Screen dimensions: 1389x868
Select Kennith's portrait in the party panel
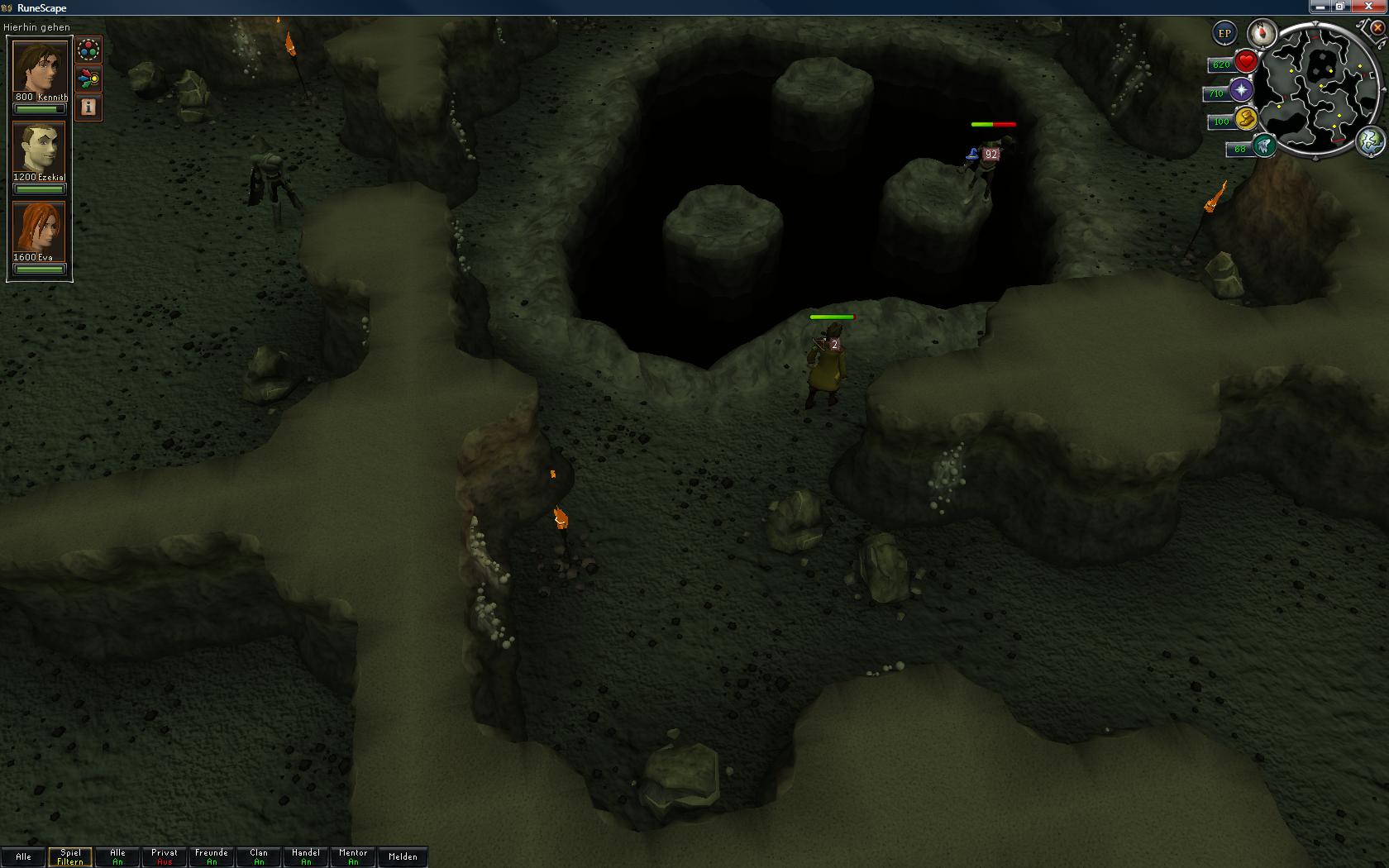[x=39, y=67]
